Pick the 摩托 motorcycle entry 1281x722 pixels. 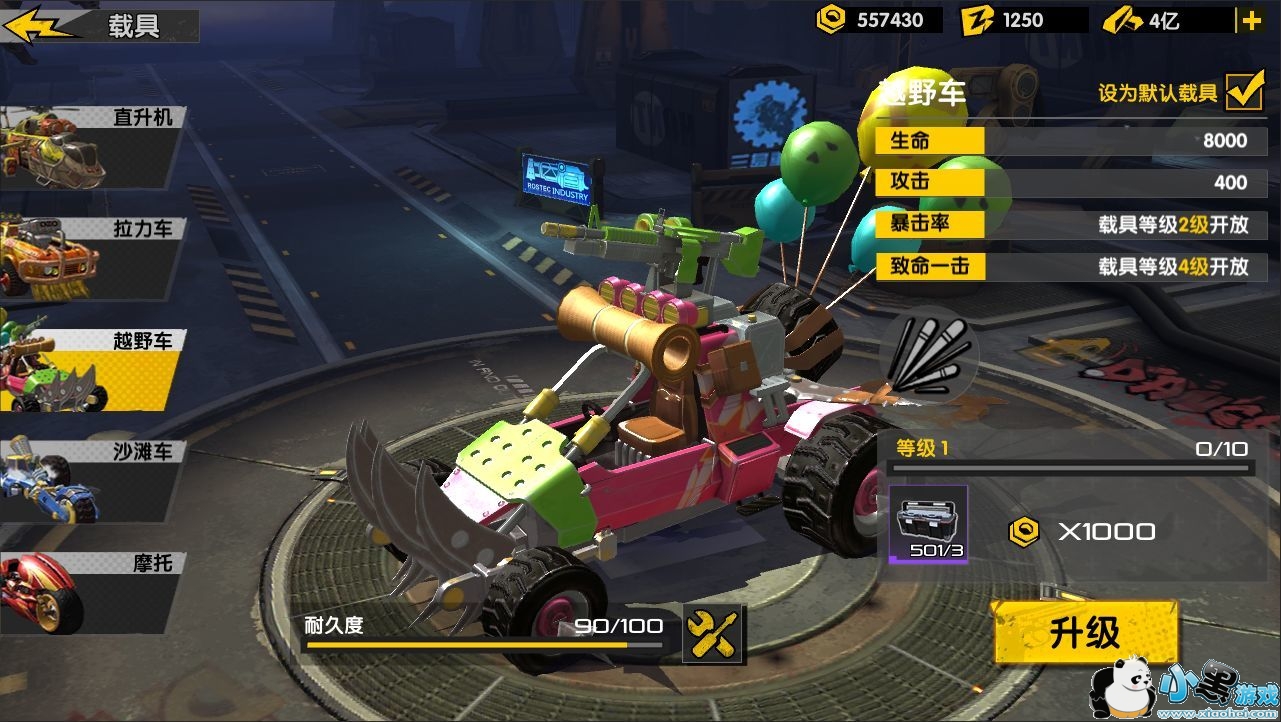90,593
